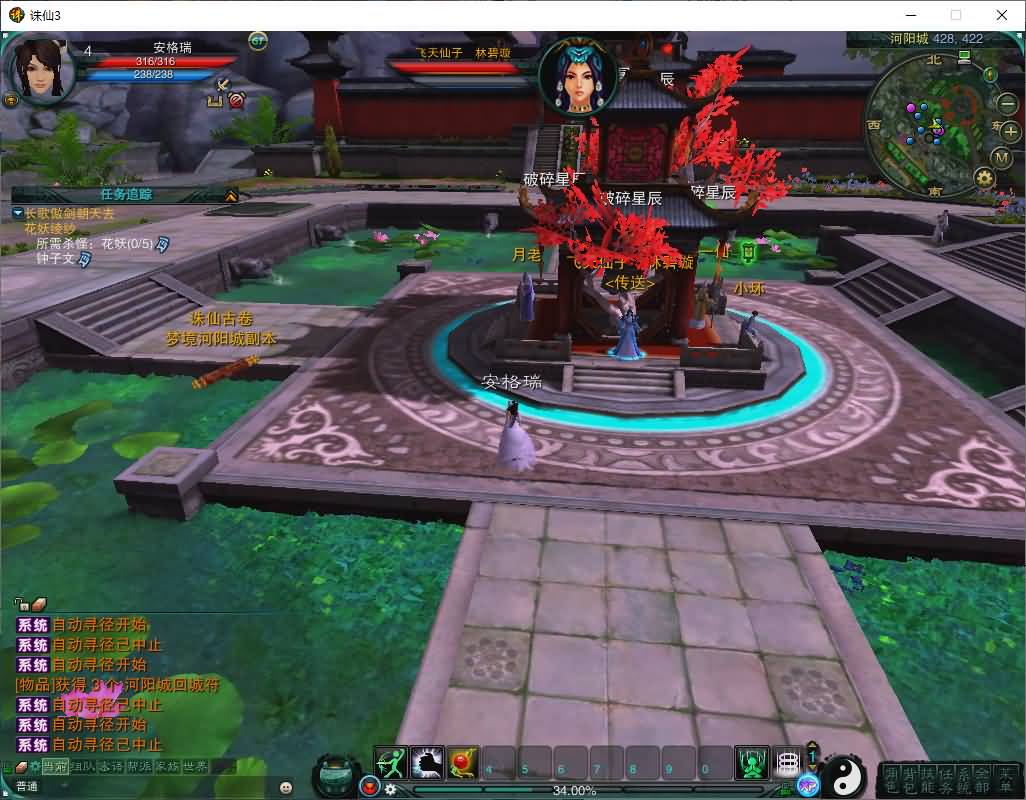Click the 钟子文 quest NPC link
Image resolution: width=1026 pixels, height=800 pixels.
tap(56, 259)
